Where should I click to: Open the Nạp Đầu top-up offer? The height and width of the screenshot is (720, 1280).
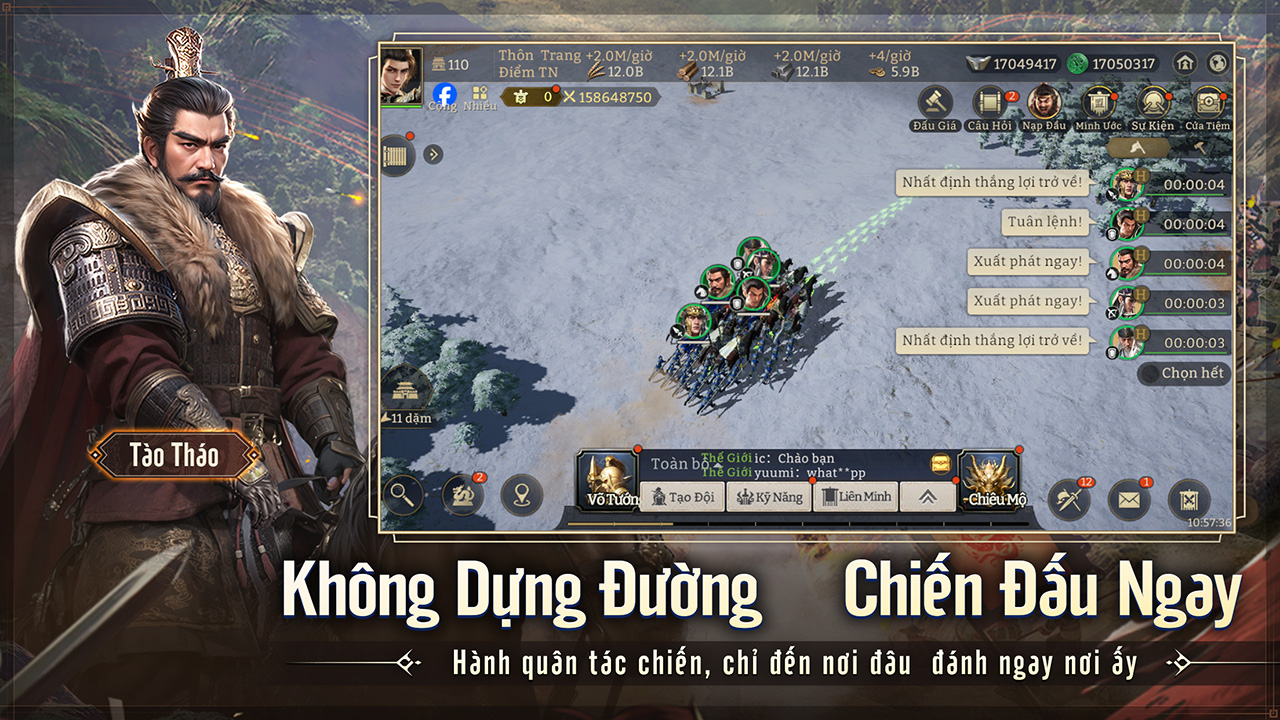1044,103
